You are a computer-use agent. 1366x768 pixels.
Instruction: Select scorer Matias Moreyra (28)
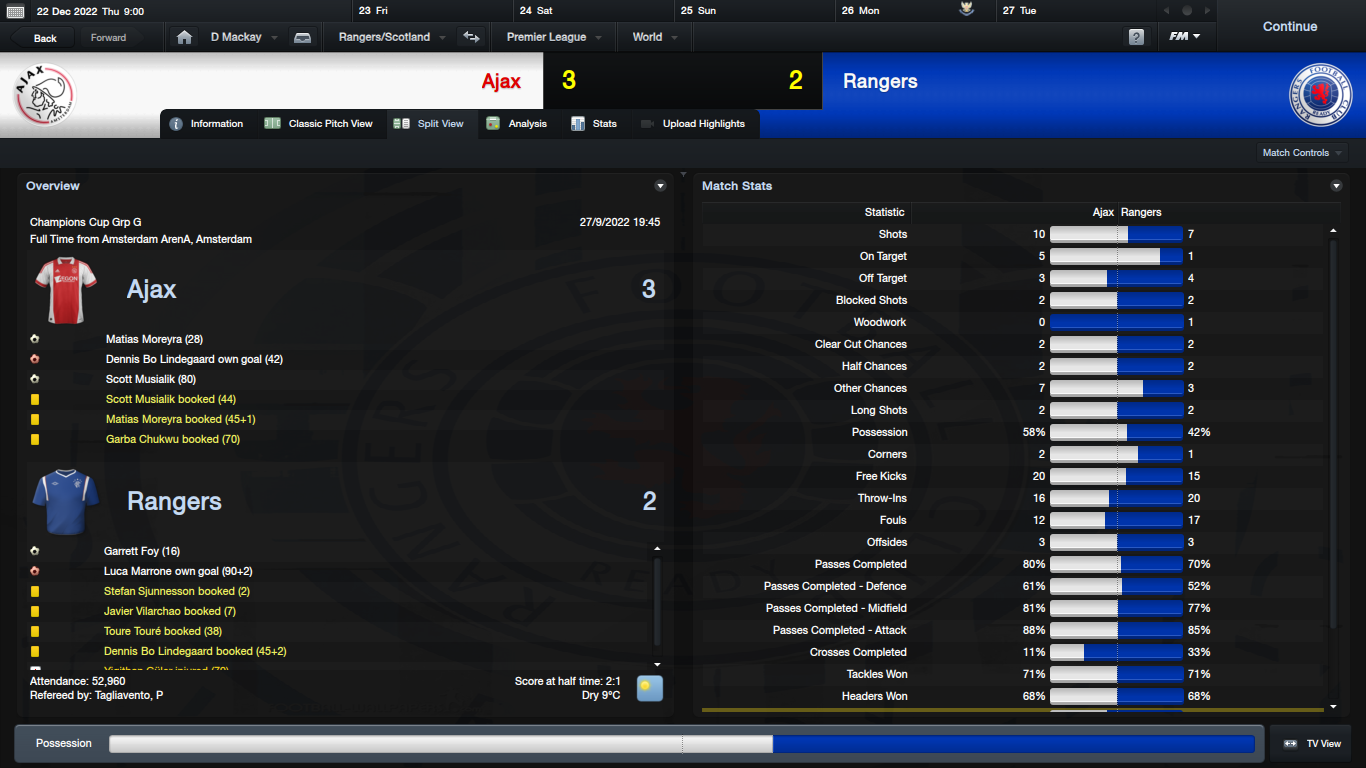pos(154,340)
